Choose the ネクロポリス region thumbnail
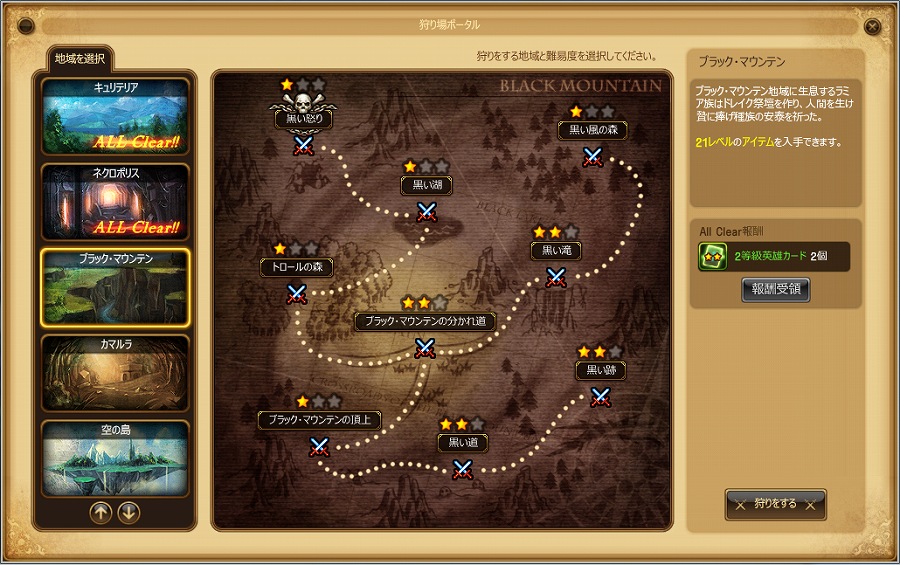The width and height of the screenshot is (900, 565). 115,202
